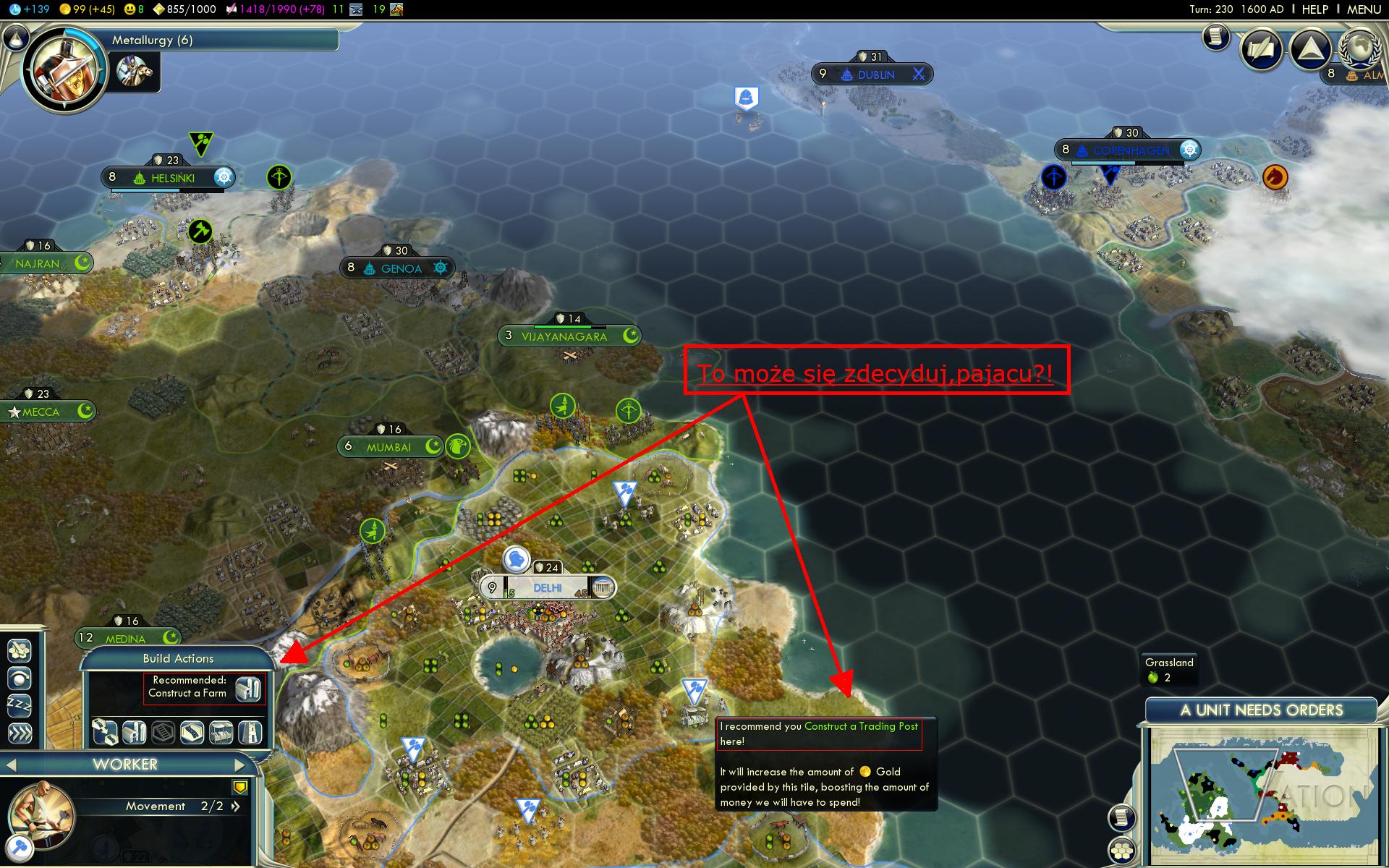Put the worker to sleep with Zzz button
This screenshot has height=868, width=1389.
tap(20, 705)
